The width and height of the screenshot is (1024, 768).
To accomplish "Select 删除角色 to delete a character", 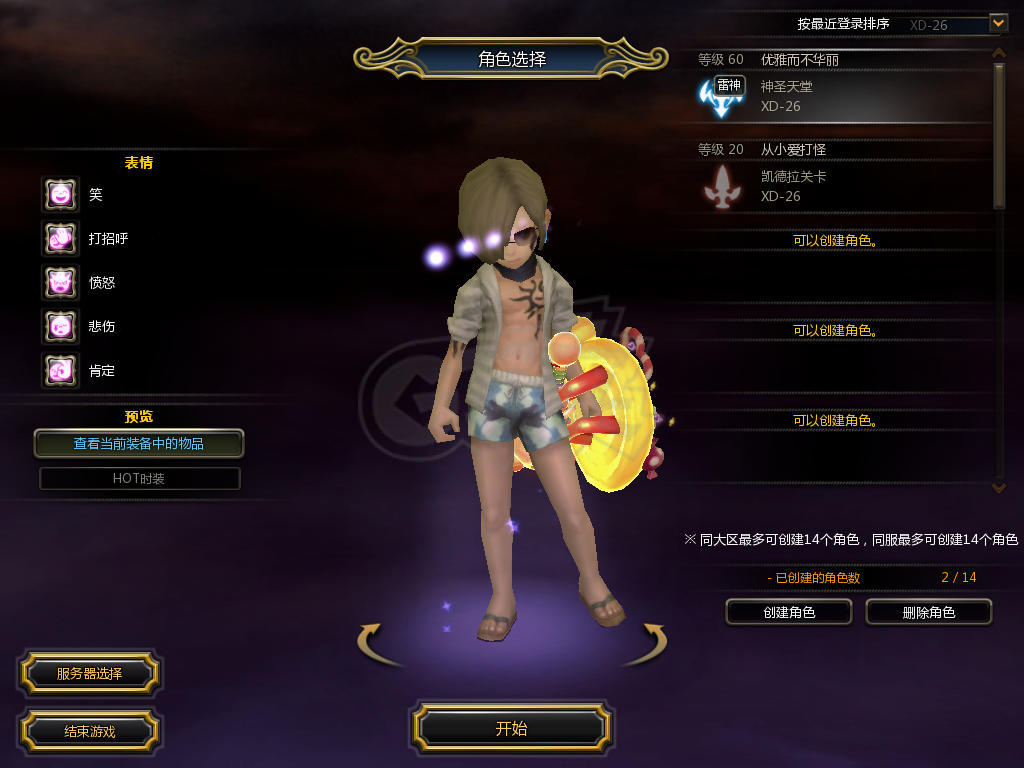I will tap(928, 612).
